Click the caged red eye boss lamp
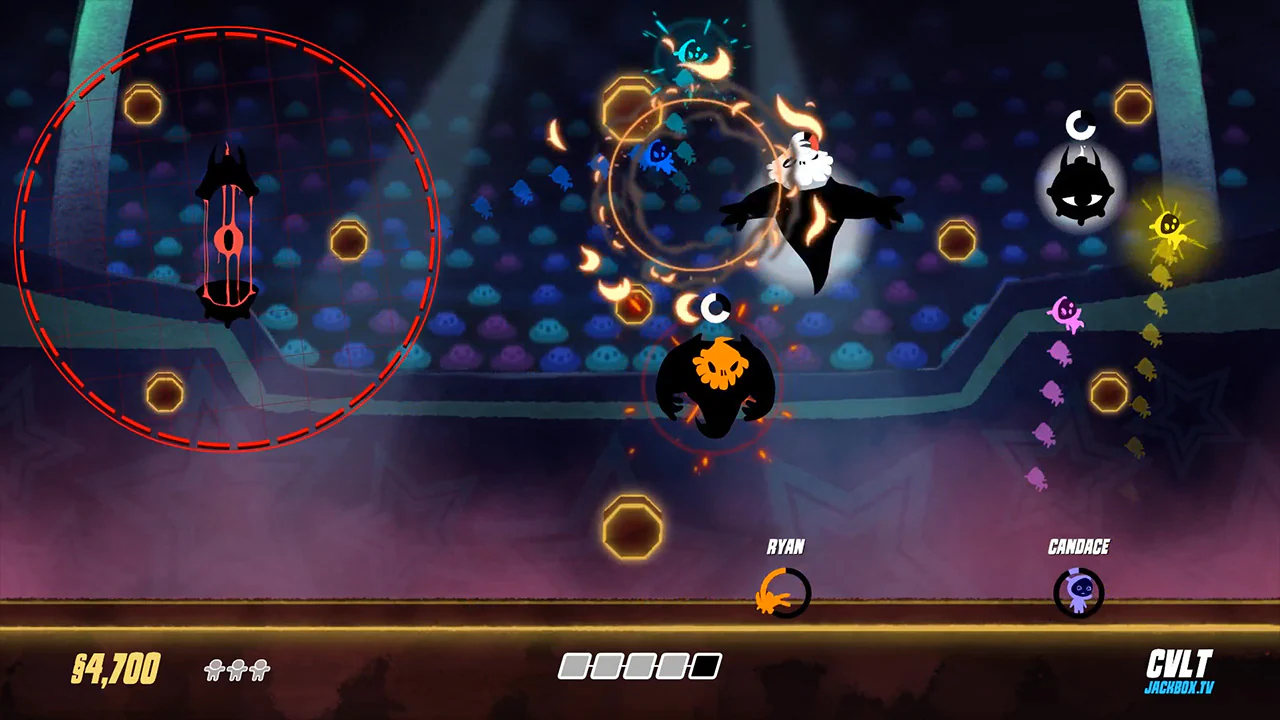The height and width of the screenshot is (720, 1280). point(228,230)
